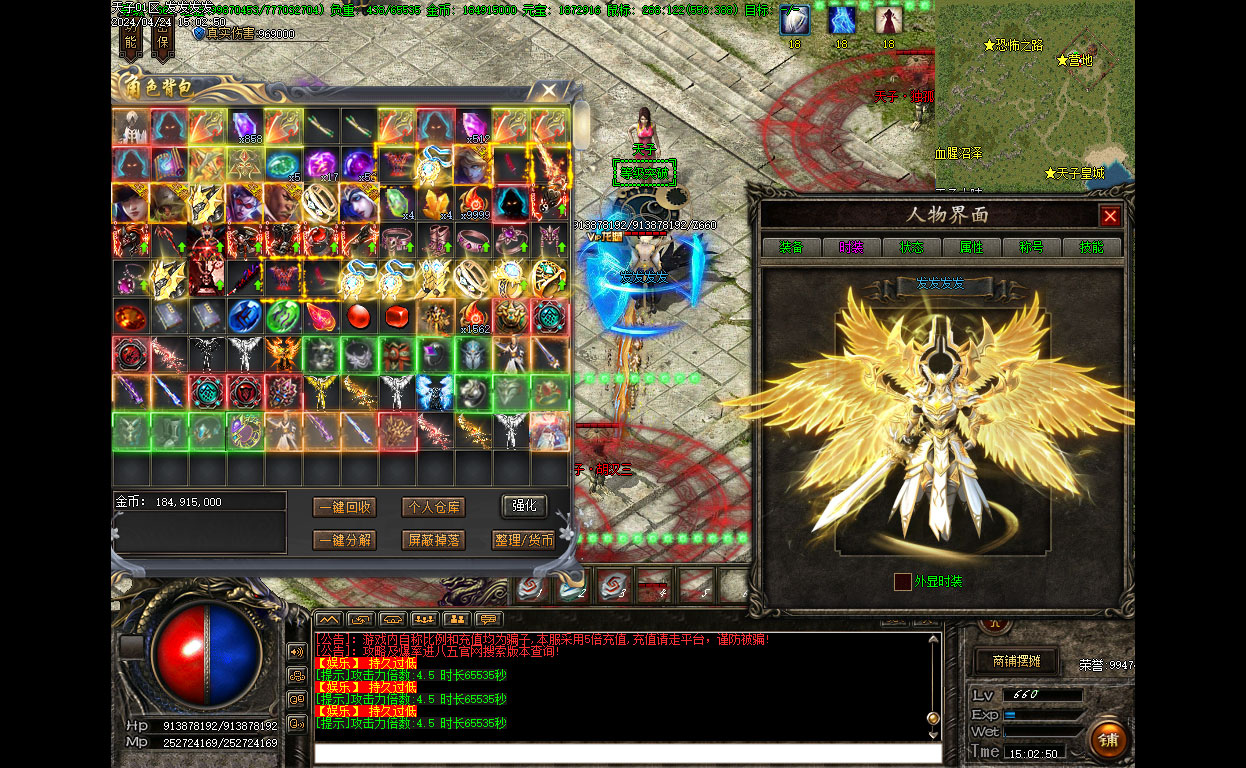The height and width of the screenshot is (768, 1246).
Task: Sort the bag with 整理/货币
Action: click(524, 540)
